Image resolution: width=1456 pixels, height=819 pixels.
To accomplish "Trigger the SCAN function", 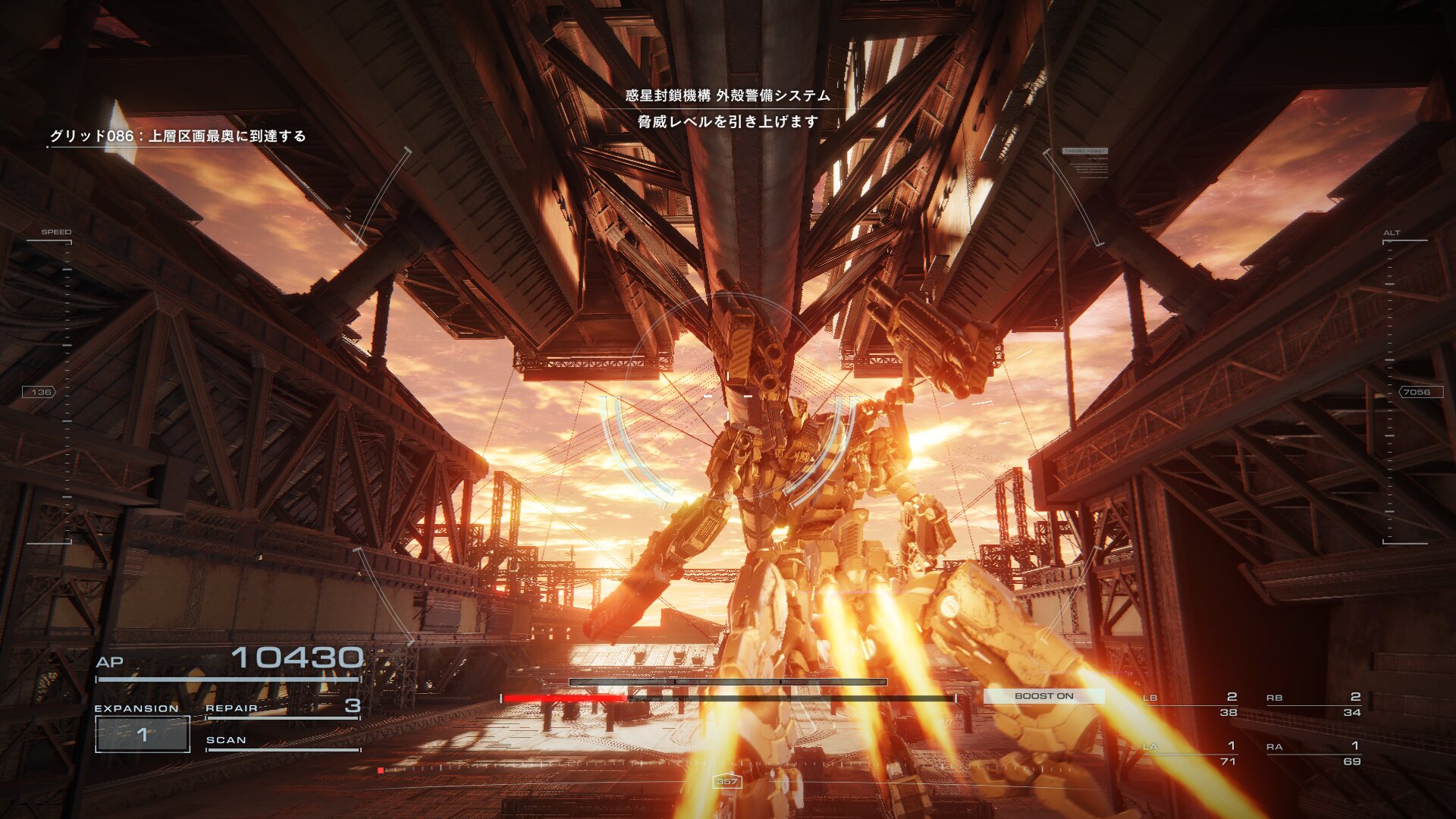I will [x=282, y=741].
